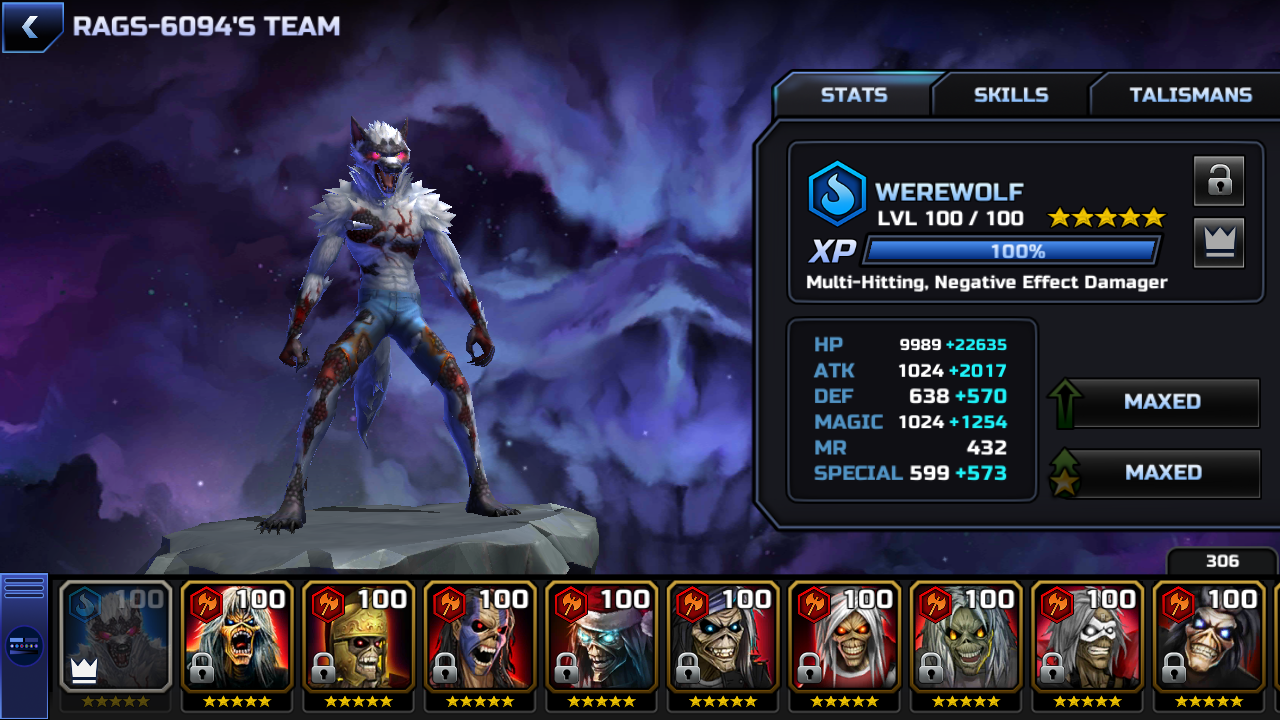Select the Werewolf portrait in the roster
Image resolution: width=1280 pixels, height=720 pixels.
pos(115,637)
